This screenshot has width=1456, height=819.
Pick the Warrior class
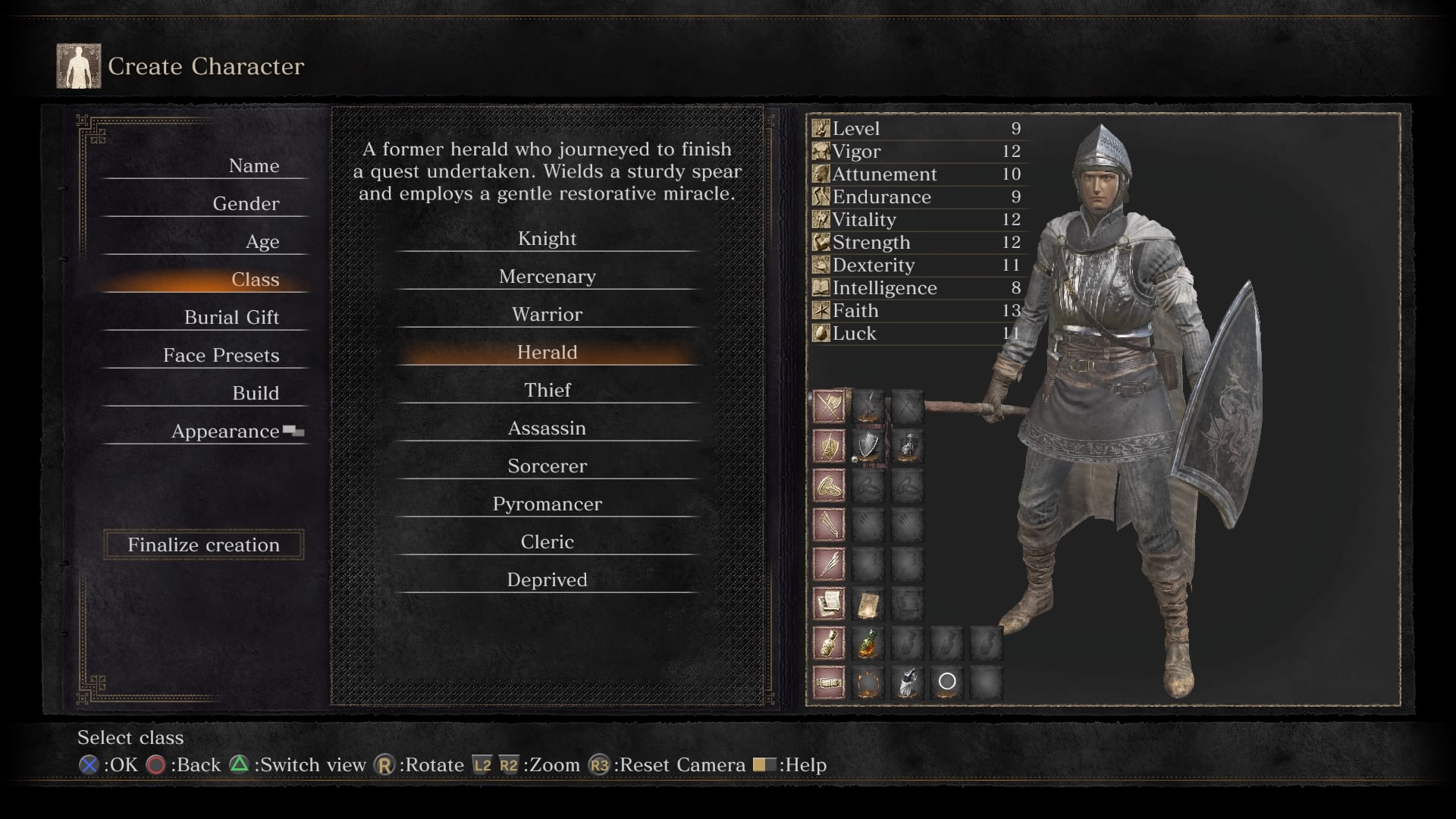547,315
